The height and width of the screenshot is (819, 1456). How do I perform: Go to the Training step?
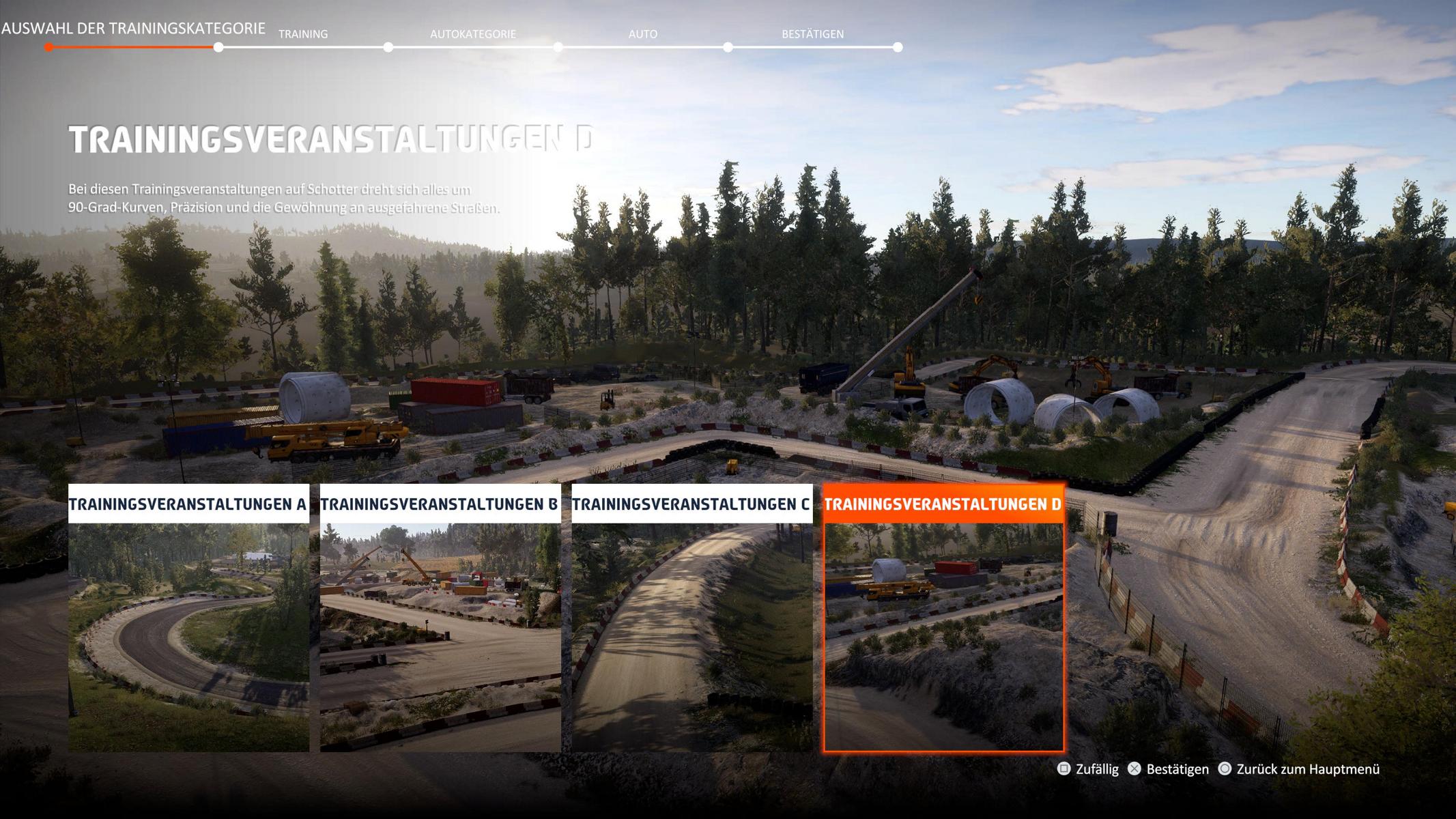[303, 34]
